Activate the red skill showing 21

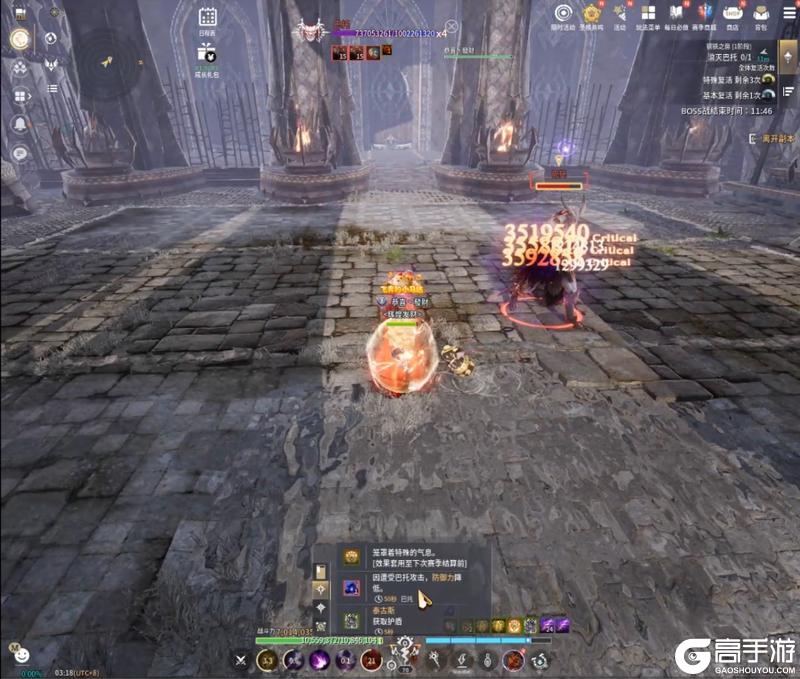click(371, 660)
